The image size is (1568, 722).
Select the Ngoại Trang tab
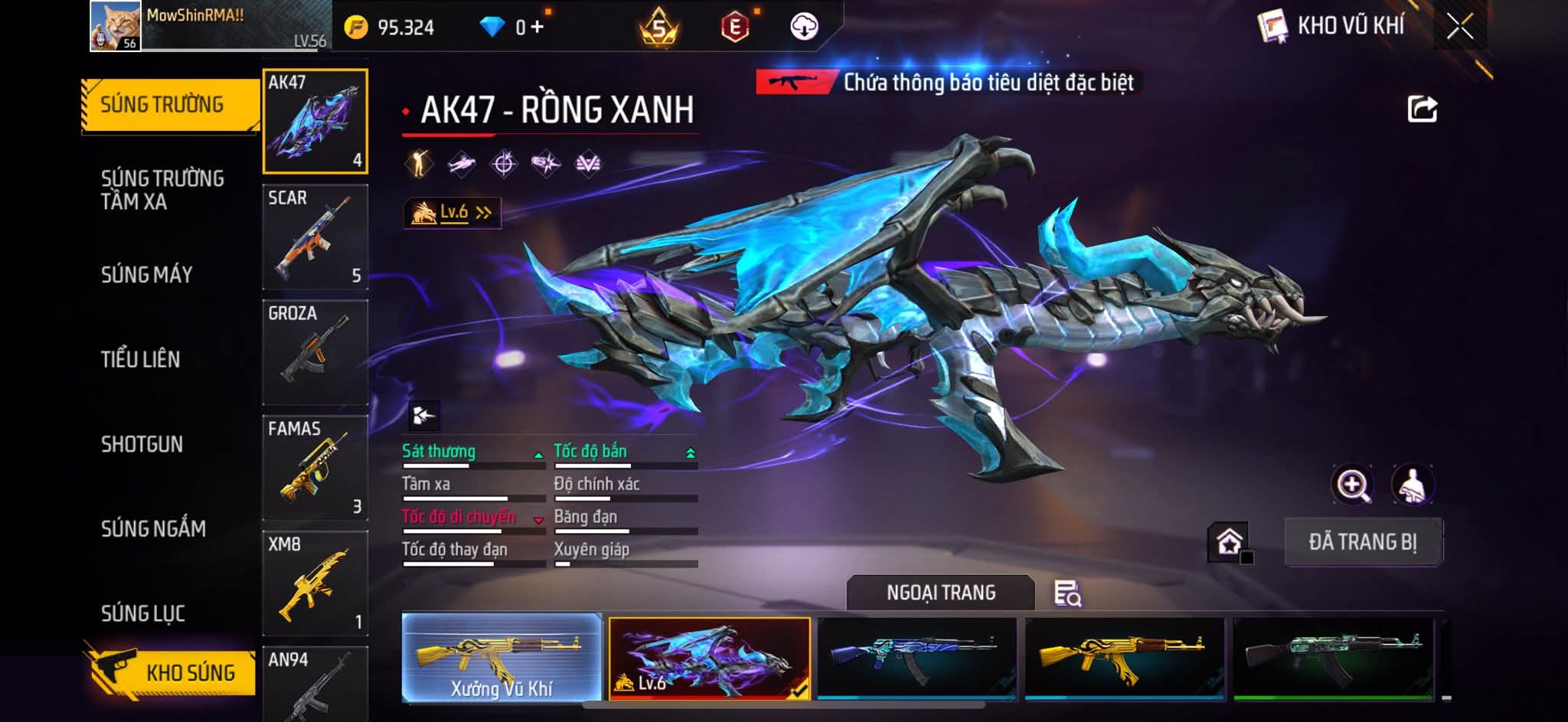[940, 593]
